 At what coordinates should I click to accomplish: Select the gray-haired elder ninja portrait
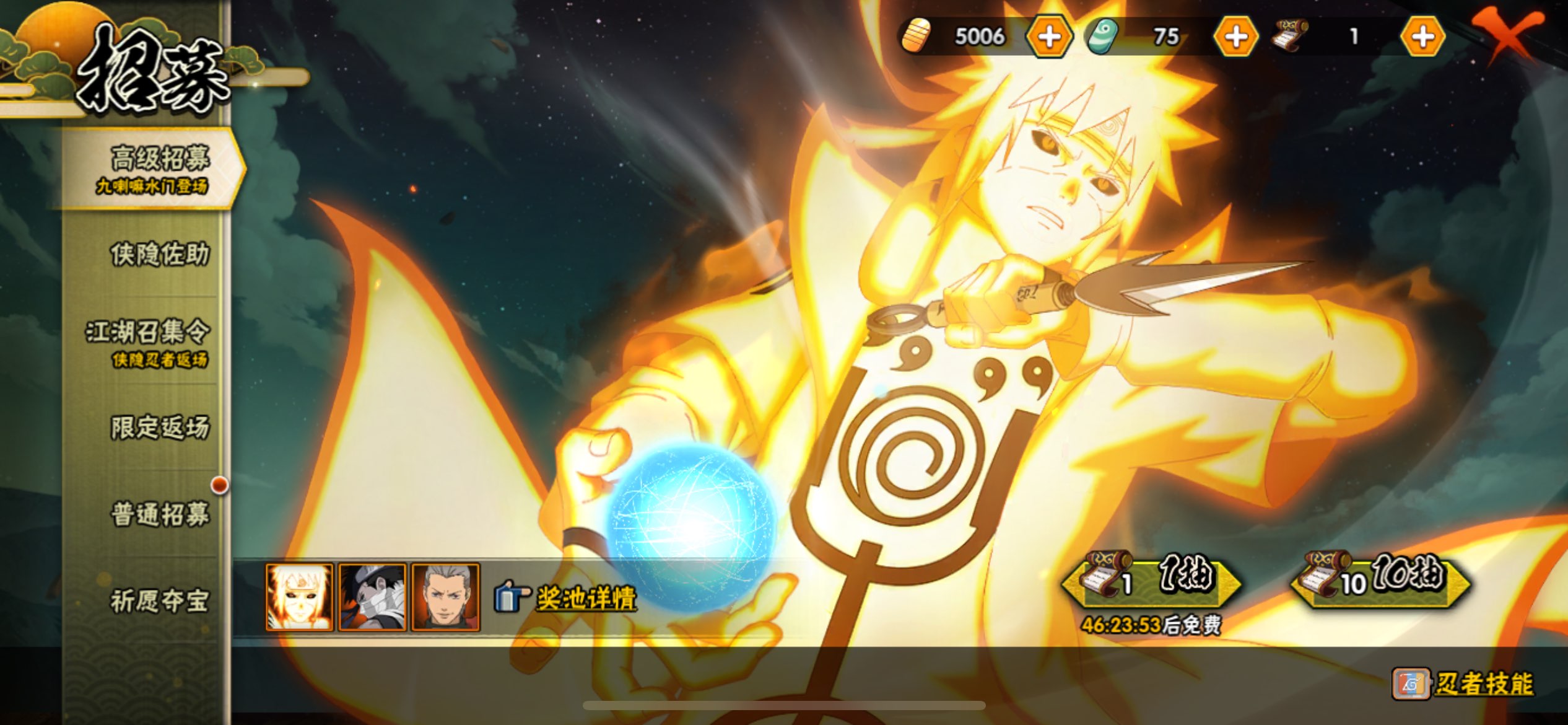point(445,597)
